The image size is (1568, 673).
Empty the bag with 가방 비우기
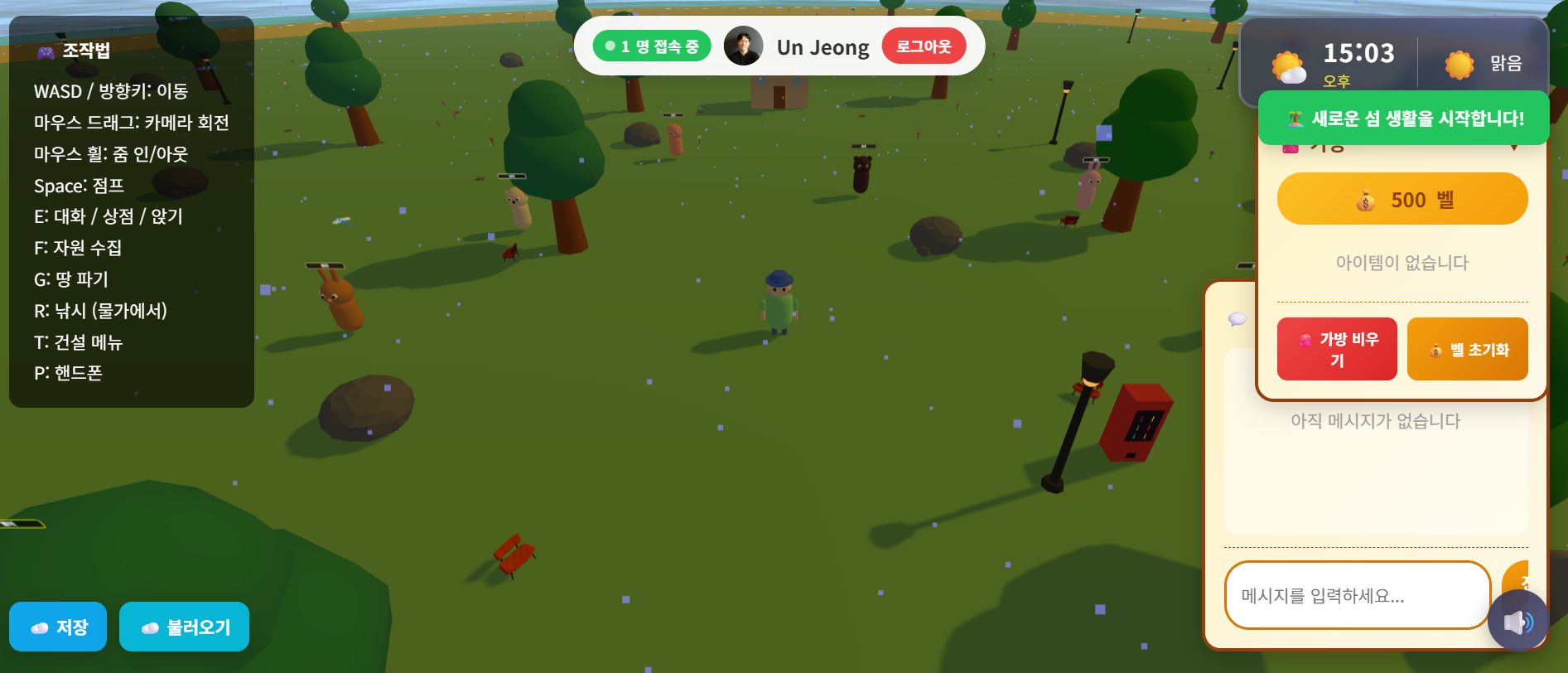coord(1337,349)
